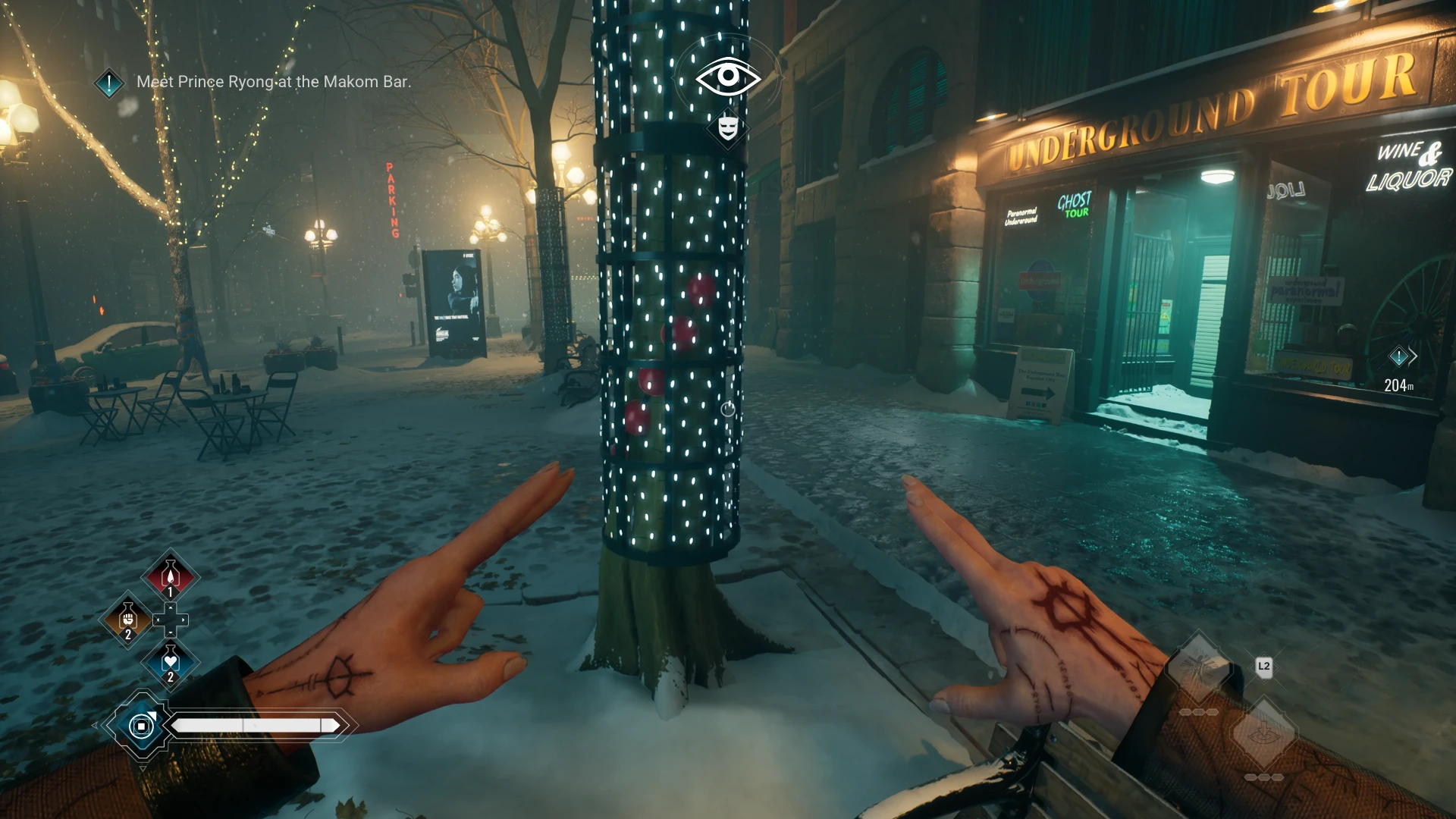The height and width of the screenshot is (819, 1456).
Task: Select the masquerade mask icon
Action: click(728, 127)
